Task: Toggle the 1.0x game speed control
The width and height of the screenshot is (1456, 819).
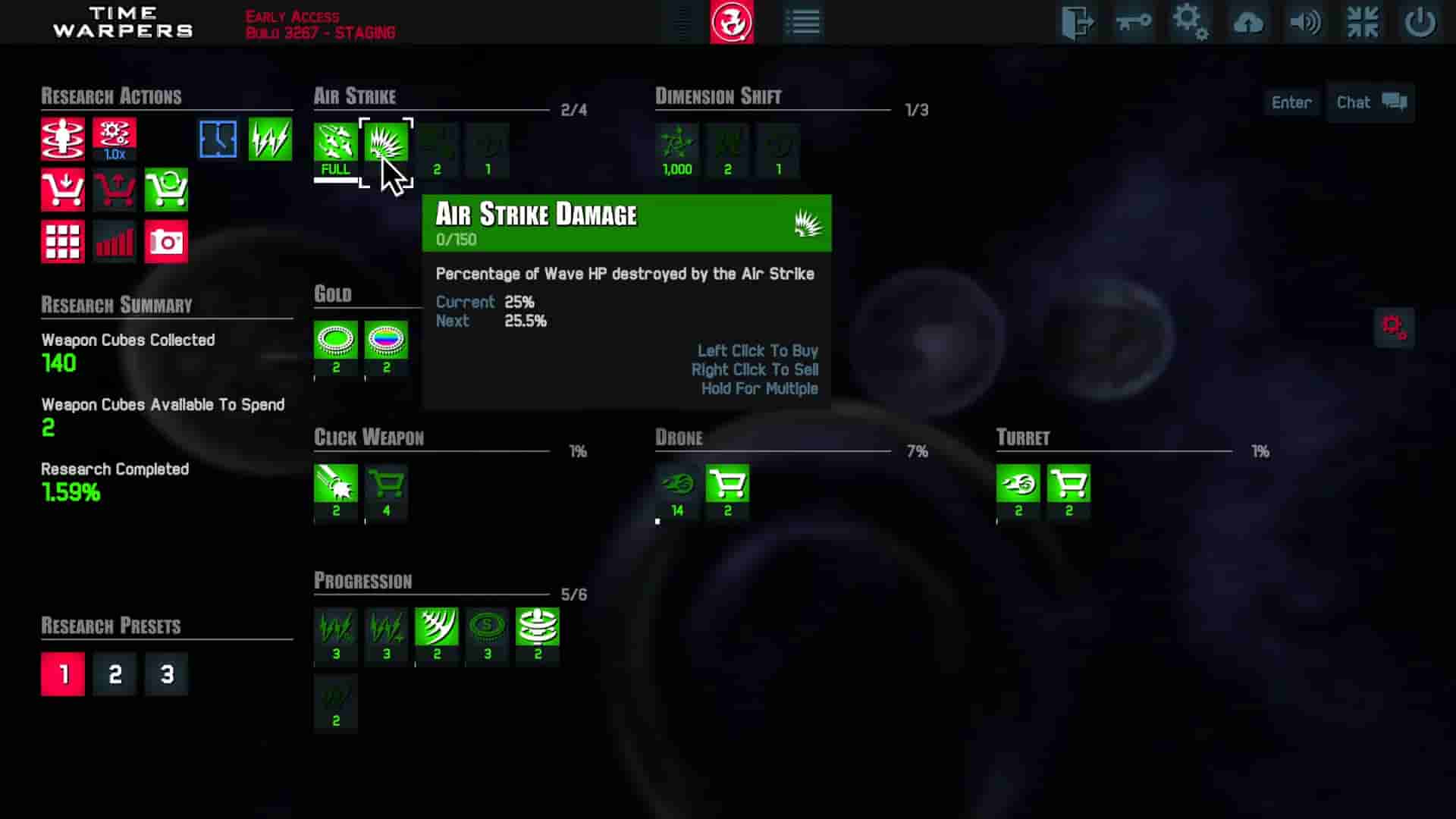Action: click(x=115, y=138)
